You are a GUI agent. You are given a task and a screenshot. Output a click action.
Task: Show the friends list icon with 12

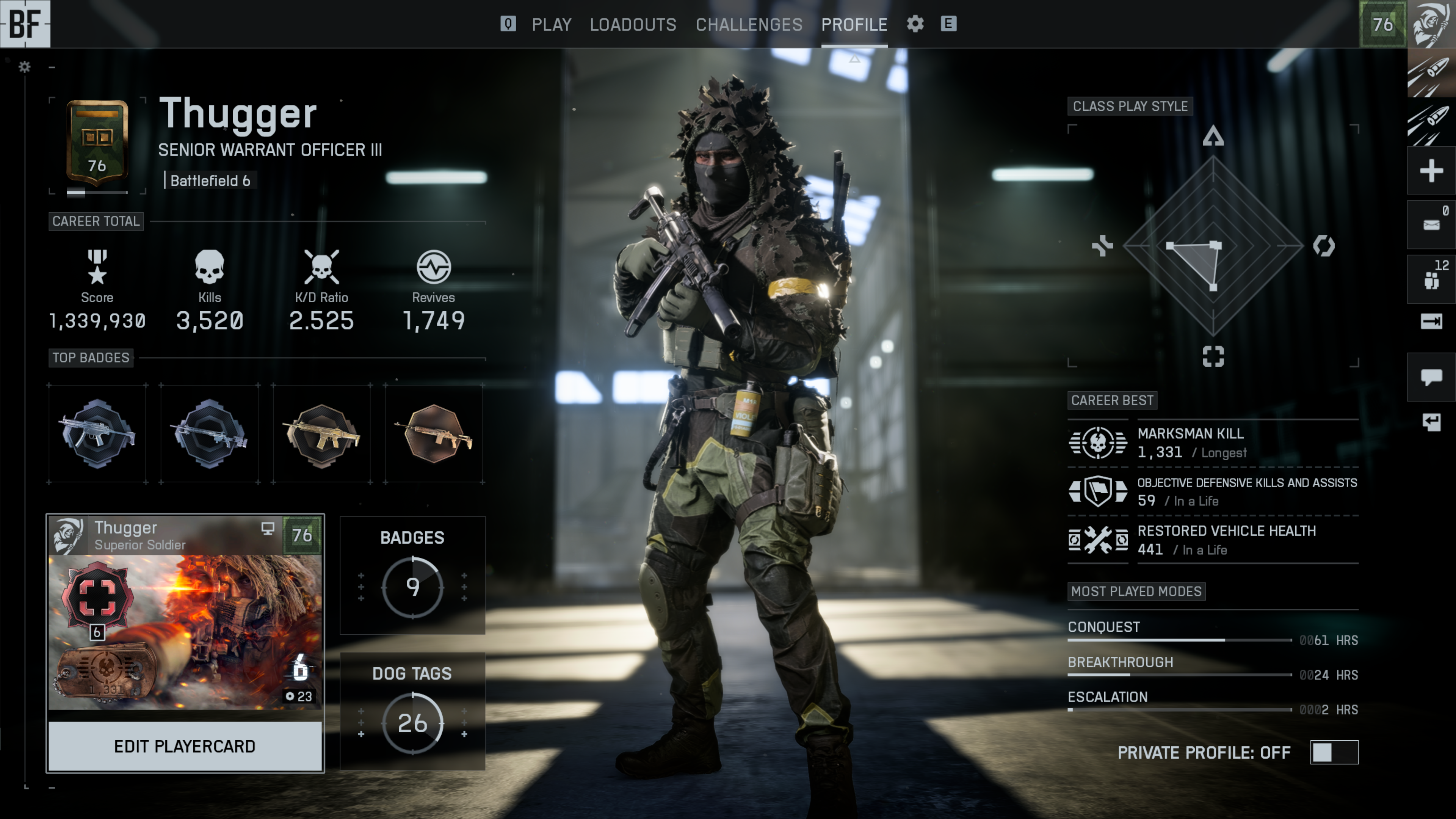click(x=1431, y=279)
